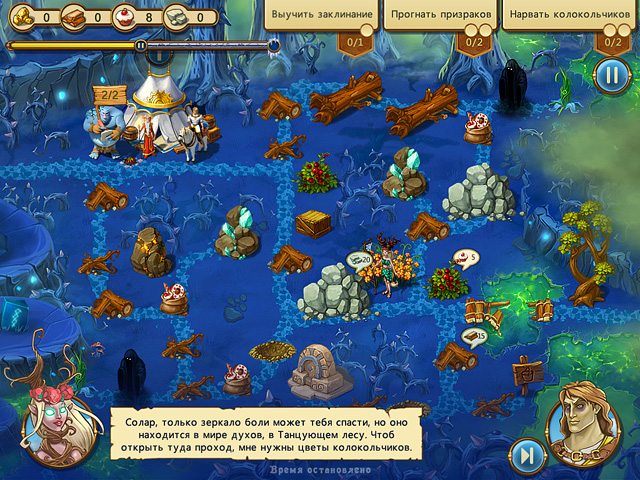
Task: Pause the game with the round button
Action: [610, 75]
